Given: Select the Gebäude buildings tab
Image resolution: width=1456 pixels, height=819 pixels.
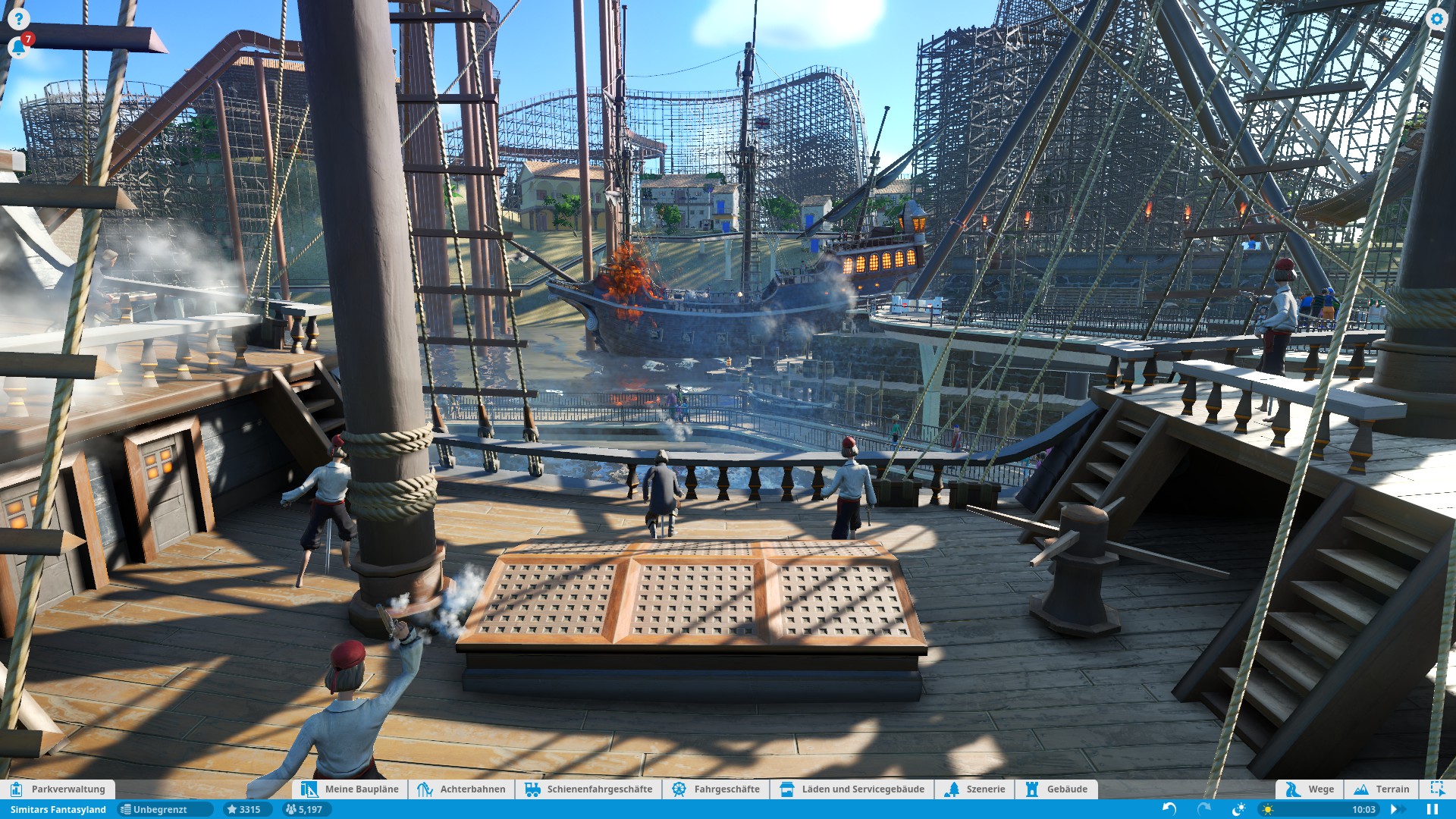Looking at the screenshot, I should [1057, 789].
